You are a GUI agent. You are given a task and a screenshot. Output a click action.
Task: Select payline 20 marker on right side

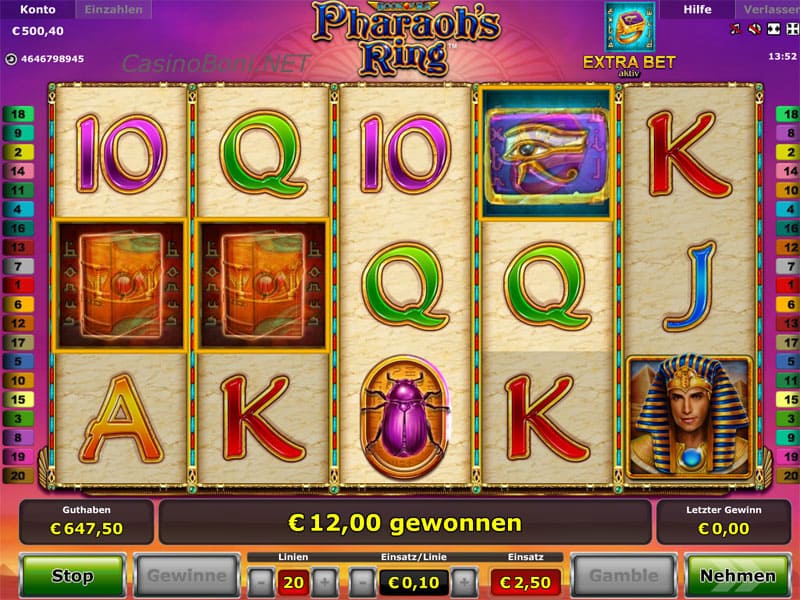coord(786,475)
